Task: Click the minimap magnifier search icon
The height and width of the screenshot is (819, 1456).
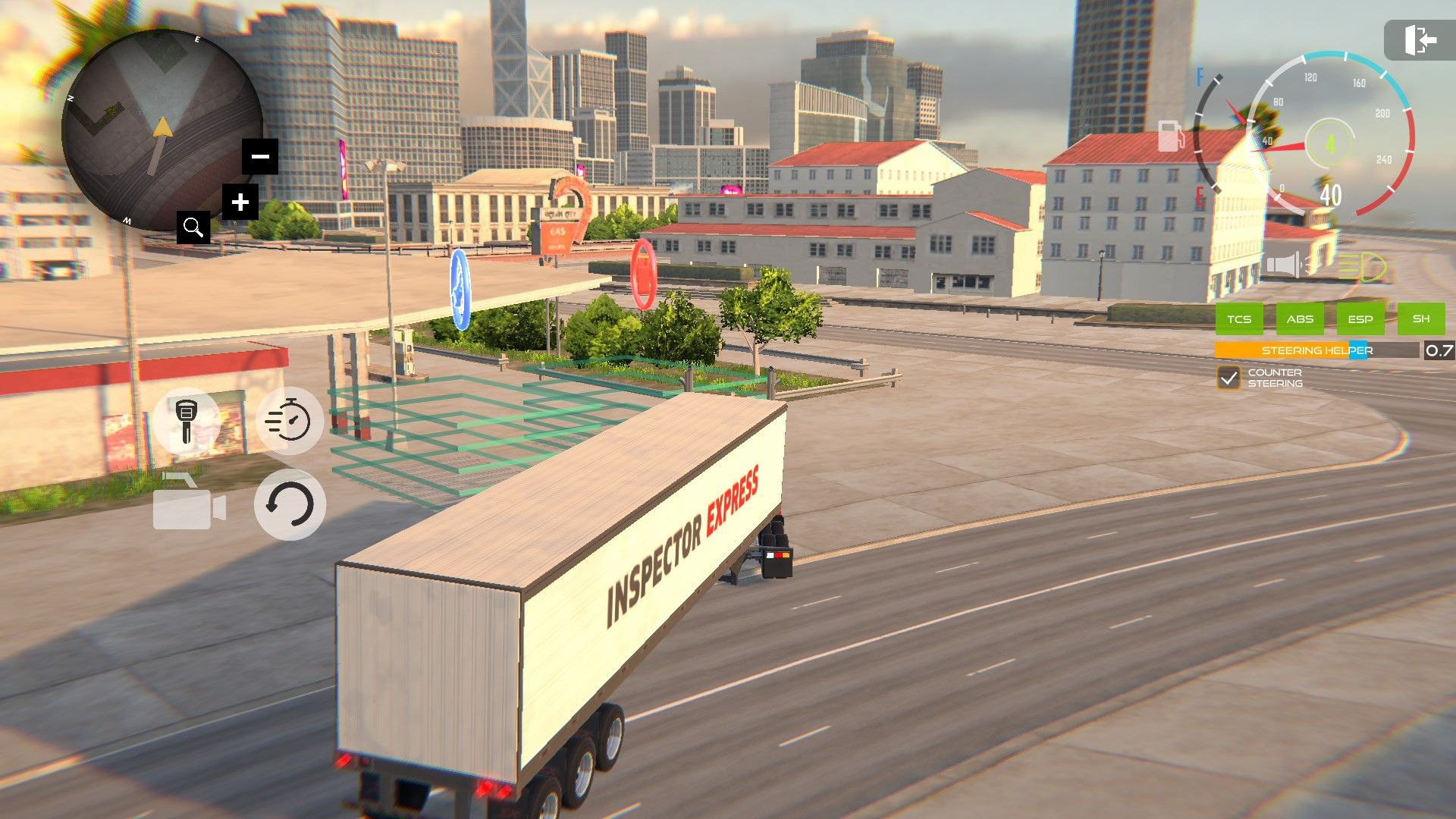Action: 193,227
